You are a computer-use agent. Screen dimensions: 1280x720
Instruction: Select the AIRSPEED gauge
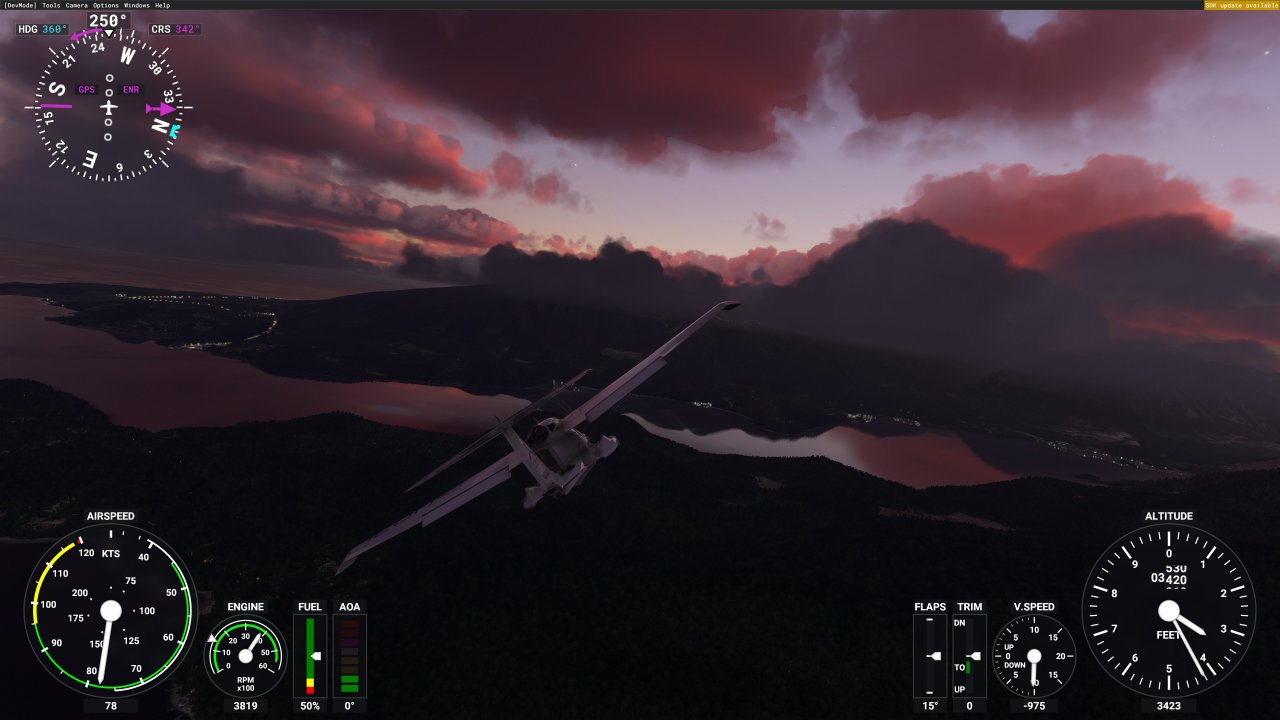pyautogui.click(x=110, y=610)
